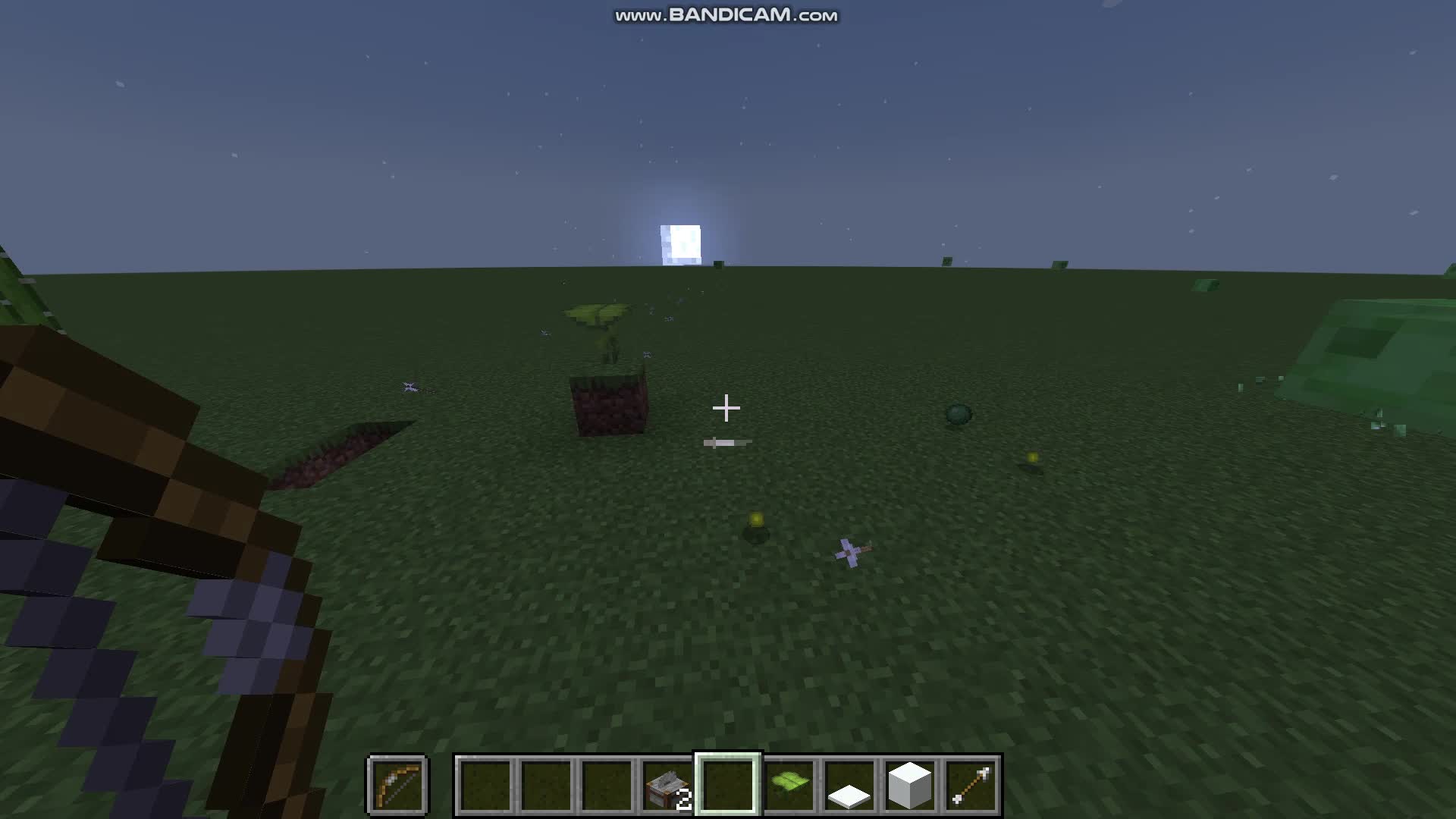Click the dropped arrow entity on the lower grass
The image size is (1456, 819).
pyautogui.click(x=851, y=549)
